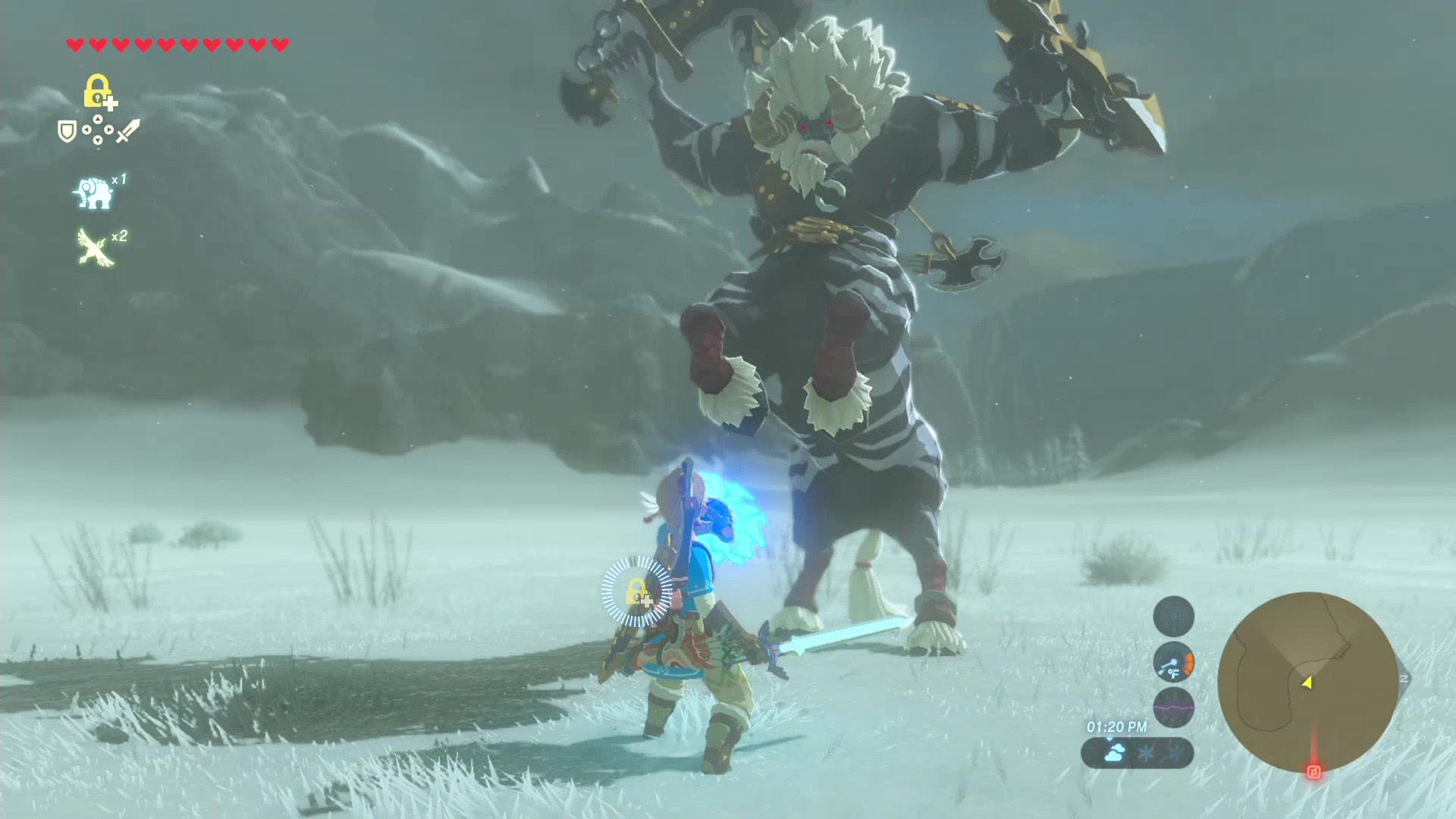This screenshot has height=819, width=1456.
Task: Click the yellow lock icon under the hearts
Action: pos(98,91)
